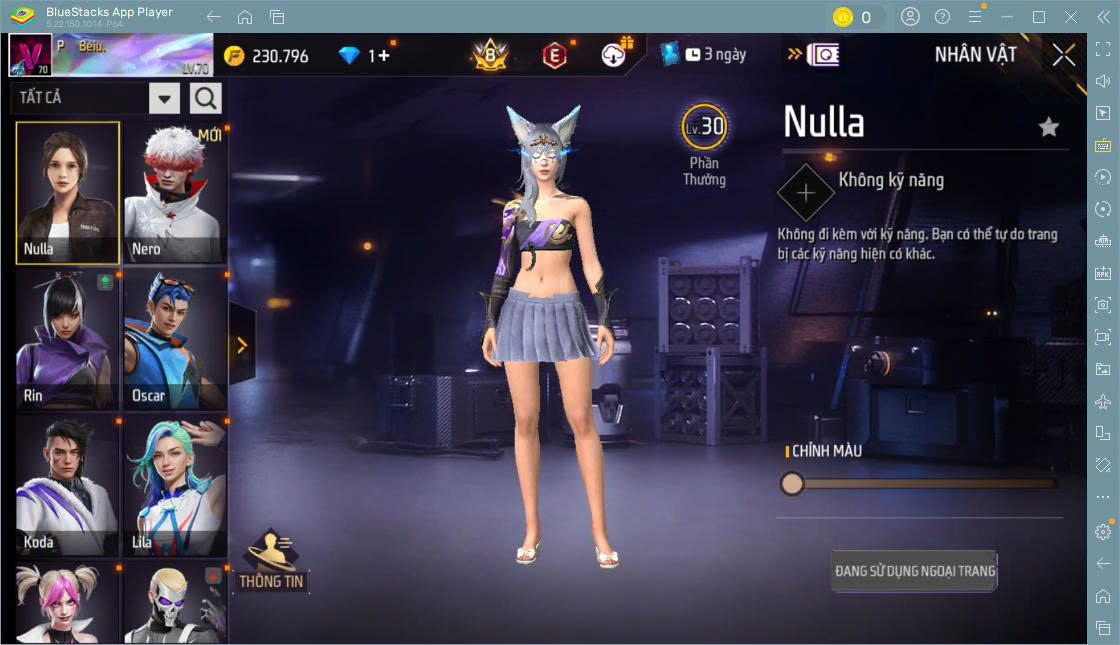Click the character search magnifier button
Image resolution: width=1120 pixels, height=645 pixels.
click(206, 98)
